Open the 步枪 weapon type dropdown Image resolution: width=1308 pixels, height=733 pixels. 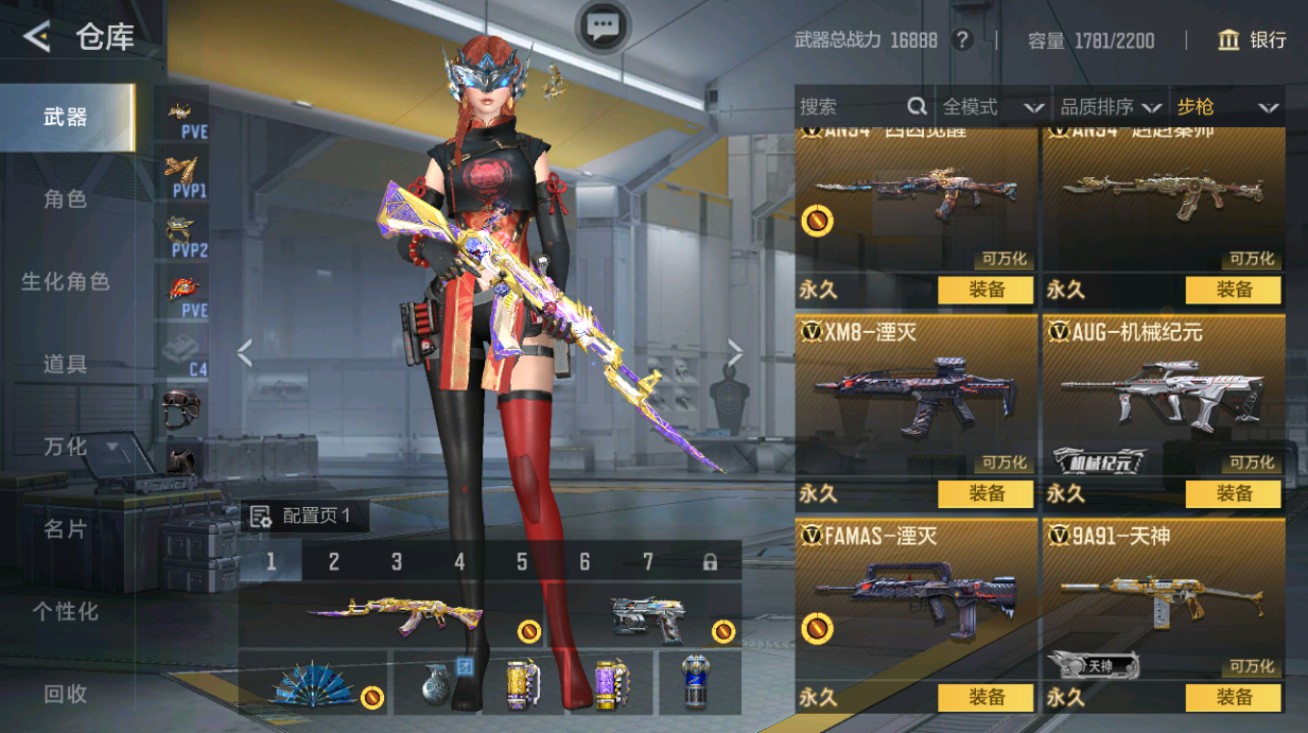click(x=1228, y=107)
